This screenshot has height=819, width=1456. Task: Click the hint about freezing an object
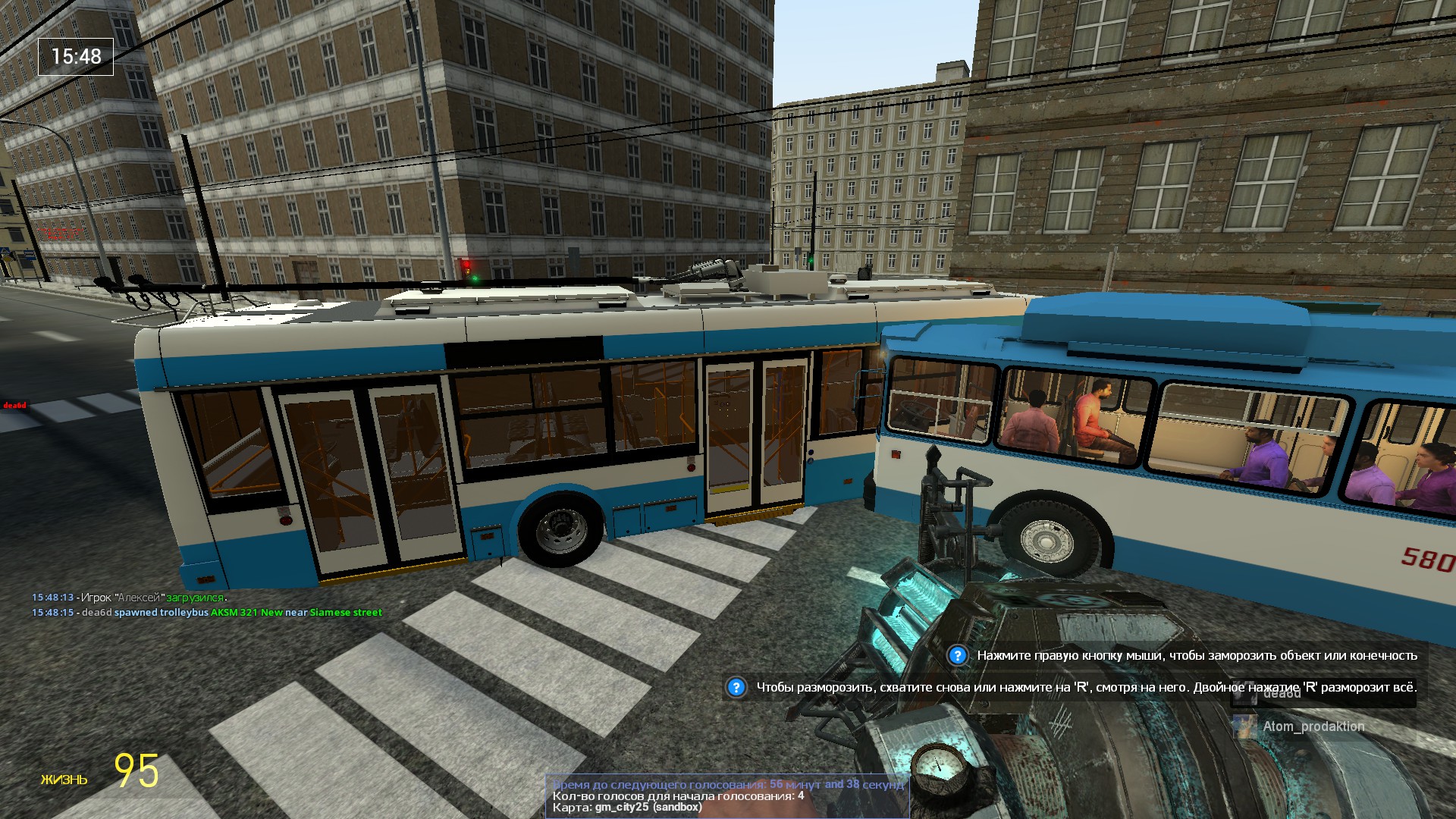(1188, 655)
